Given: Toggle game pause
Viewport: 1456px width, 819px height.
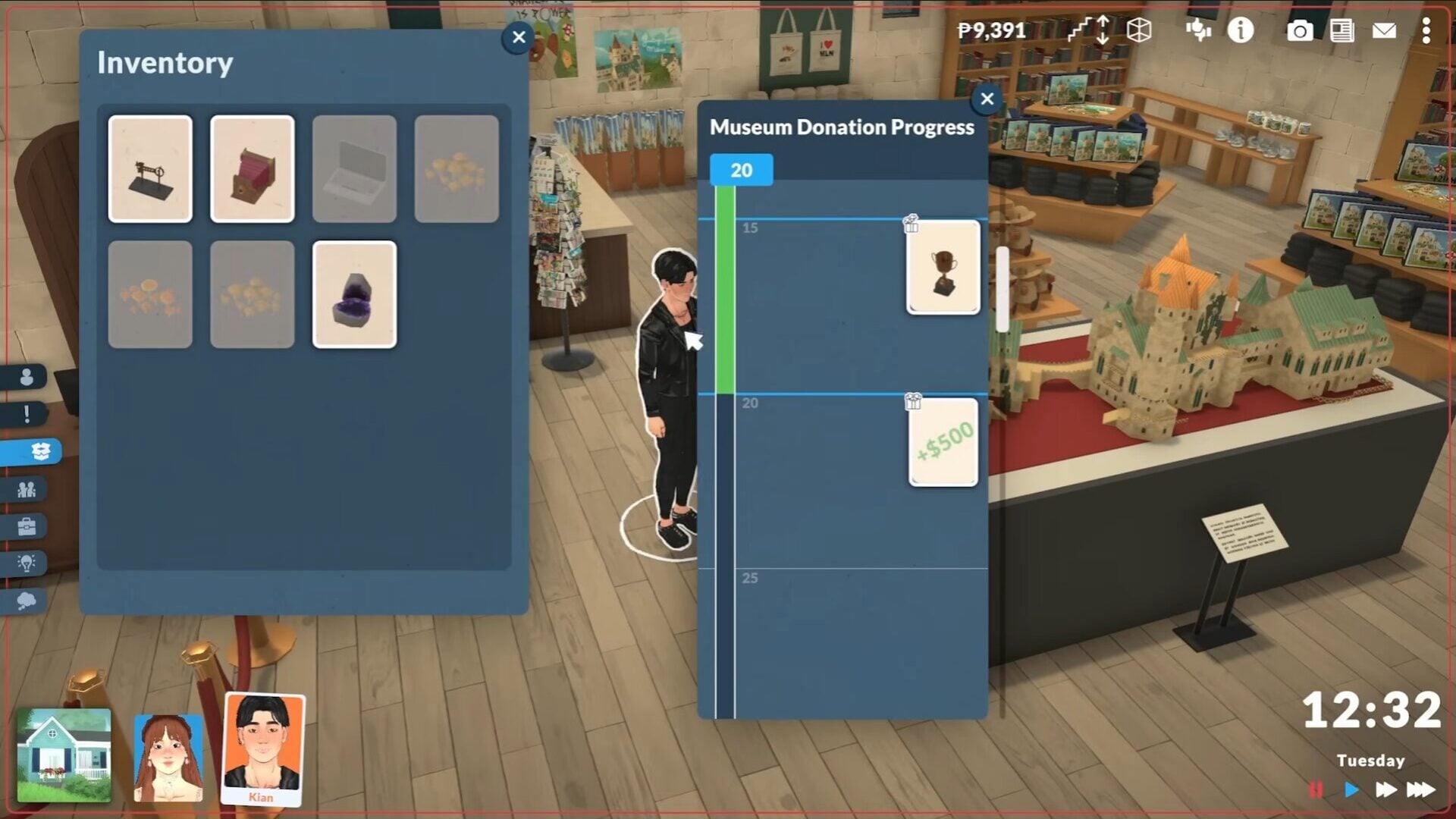Looking at the screenshot, I should [1316, 789].
